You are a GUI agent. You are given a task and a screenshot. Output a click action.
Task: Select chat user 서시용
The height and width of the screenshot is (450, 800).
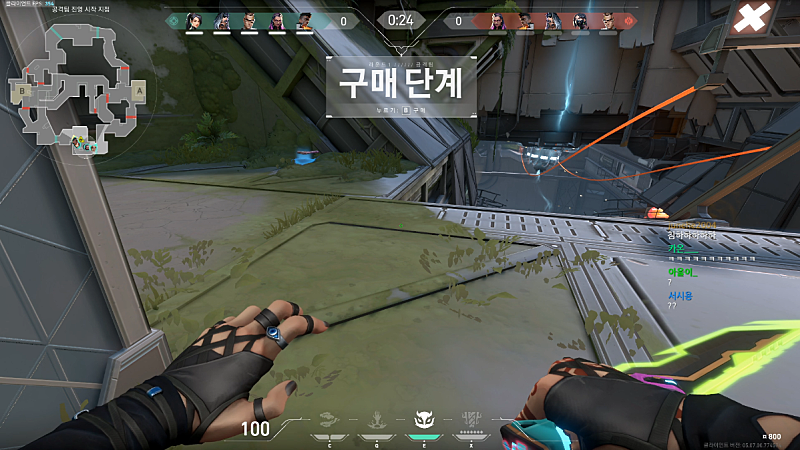tap(680, 295)
